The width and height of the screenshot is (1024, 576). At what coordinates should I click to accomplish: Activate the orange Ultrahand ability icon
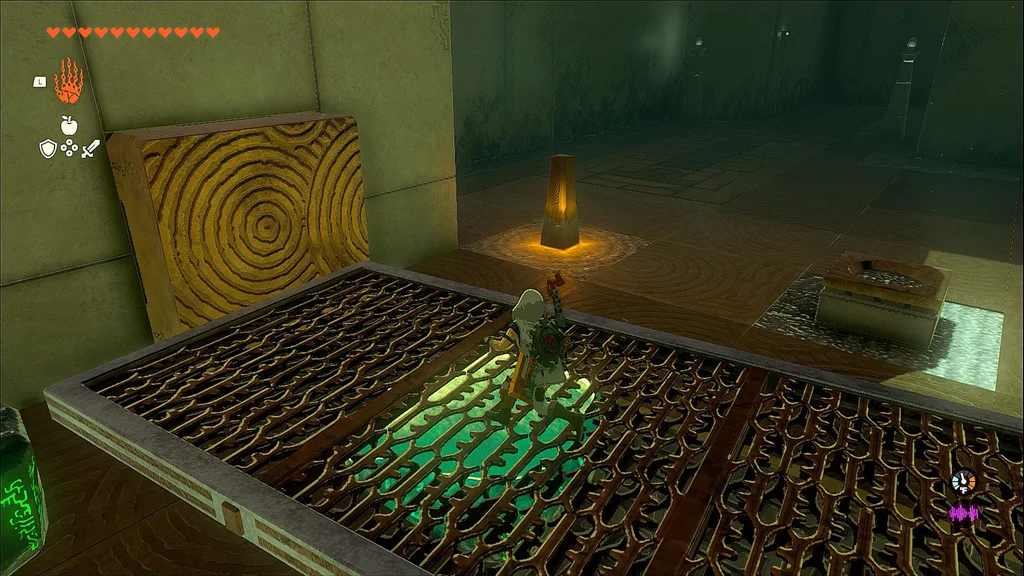click(68, 81)
